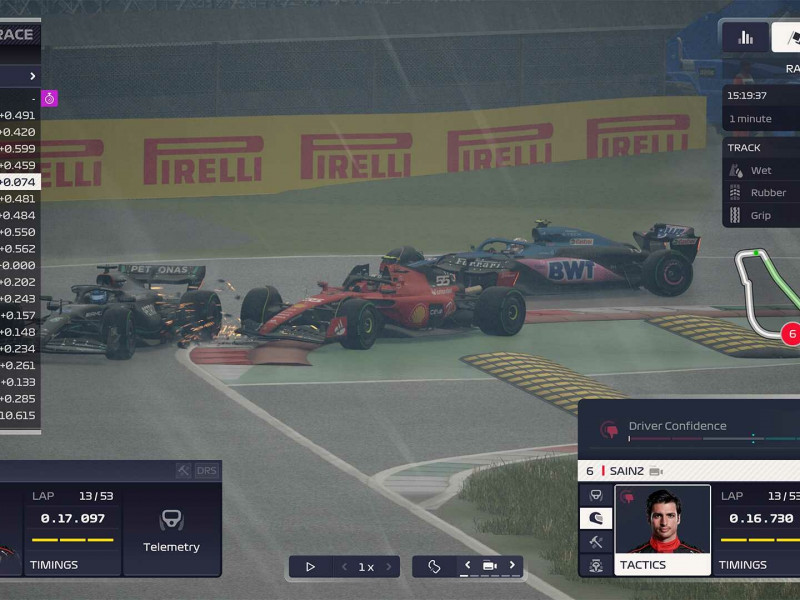
Task: Click the circuit minimap
Action: click(x=766, y=295)
